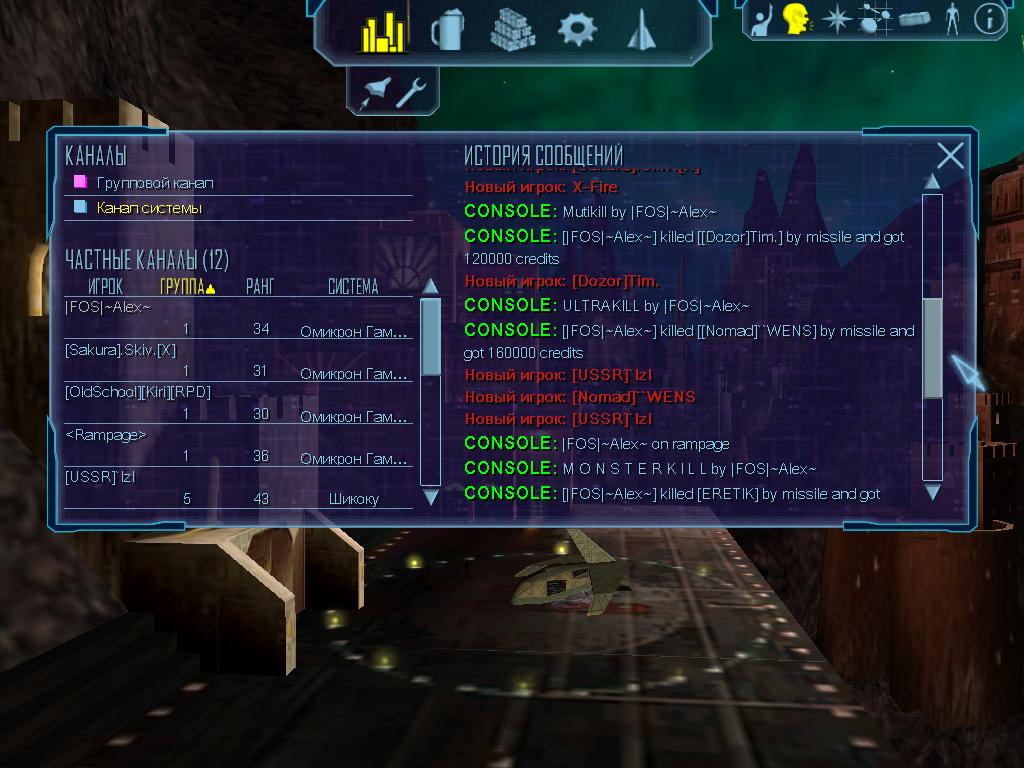
Task: Open the bar via beer mug icon
Action: click(446, 31)
